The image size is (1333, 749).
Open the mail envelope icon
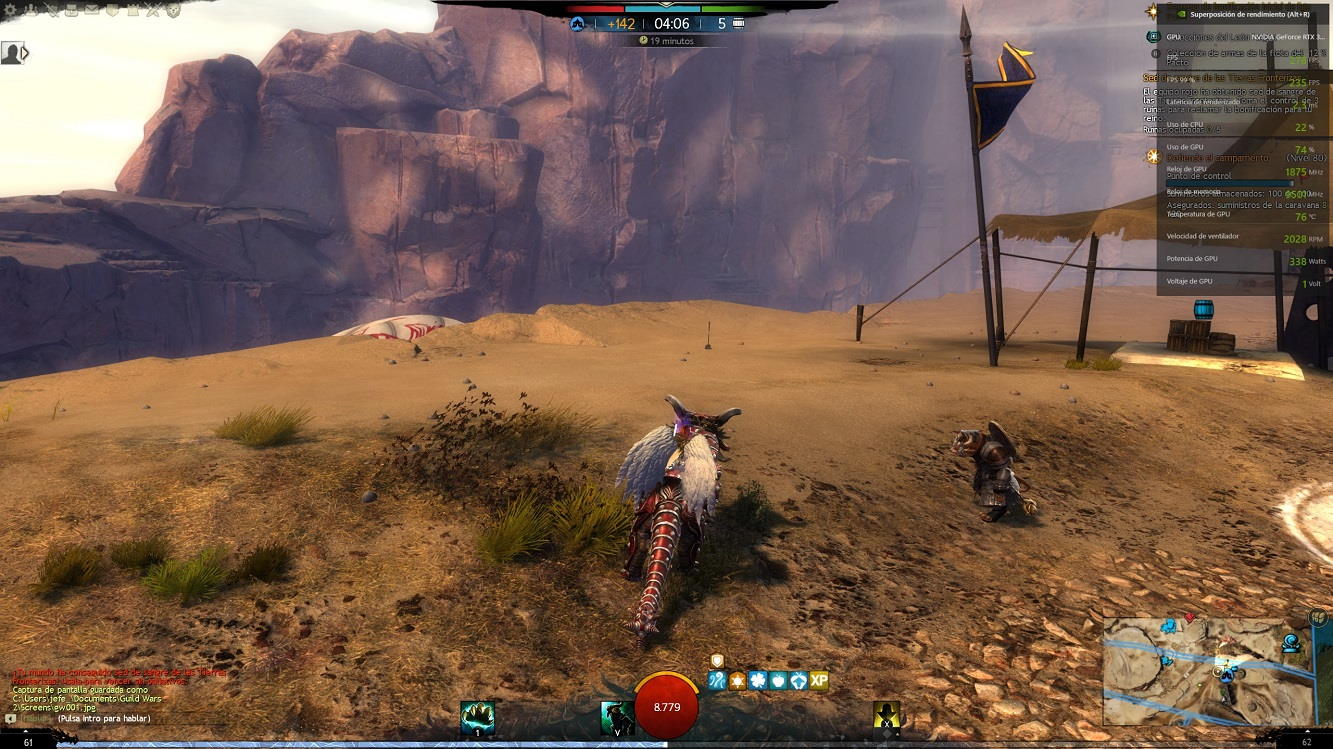(91, 10)
